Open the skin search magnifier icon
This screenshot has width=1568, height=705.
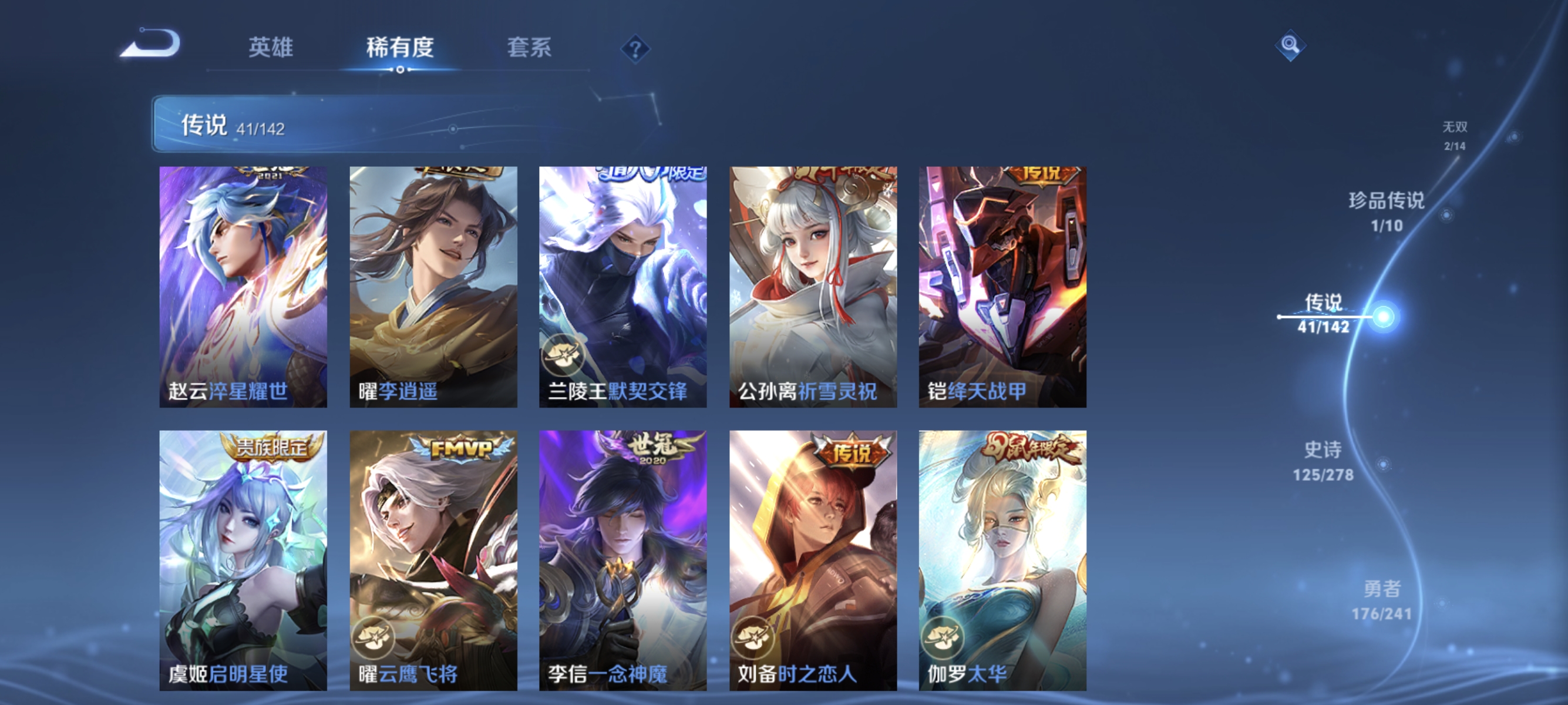click(x=1290, y=45)
